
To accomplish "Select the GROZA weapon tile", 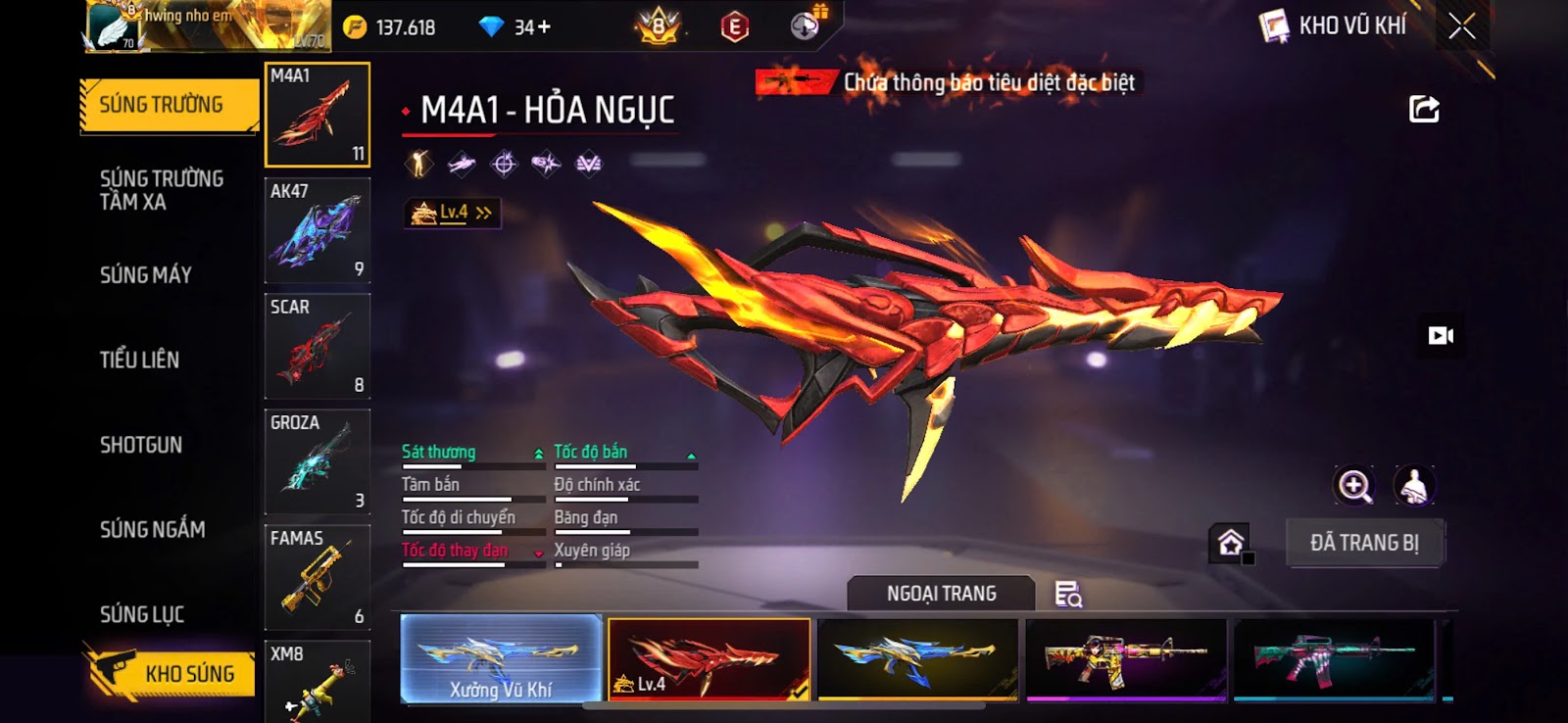I will click(317, 462).
